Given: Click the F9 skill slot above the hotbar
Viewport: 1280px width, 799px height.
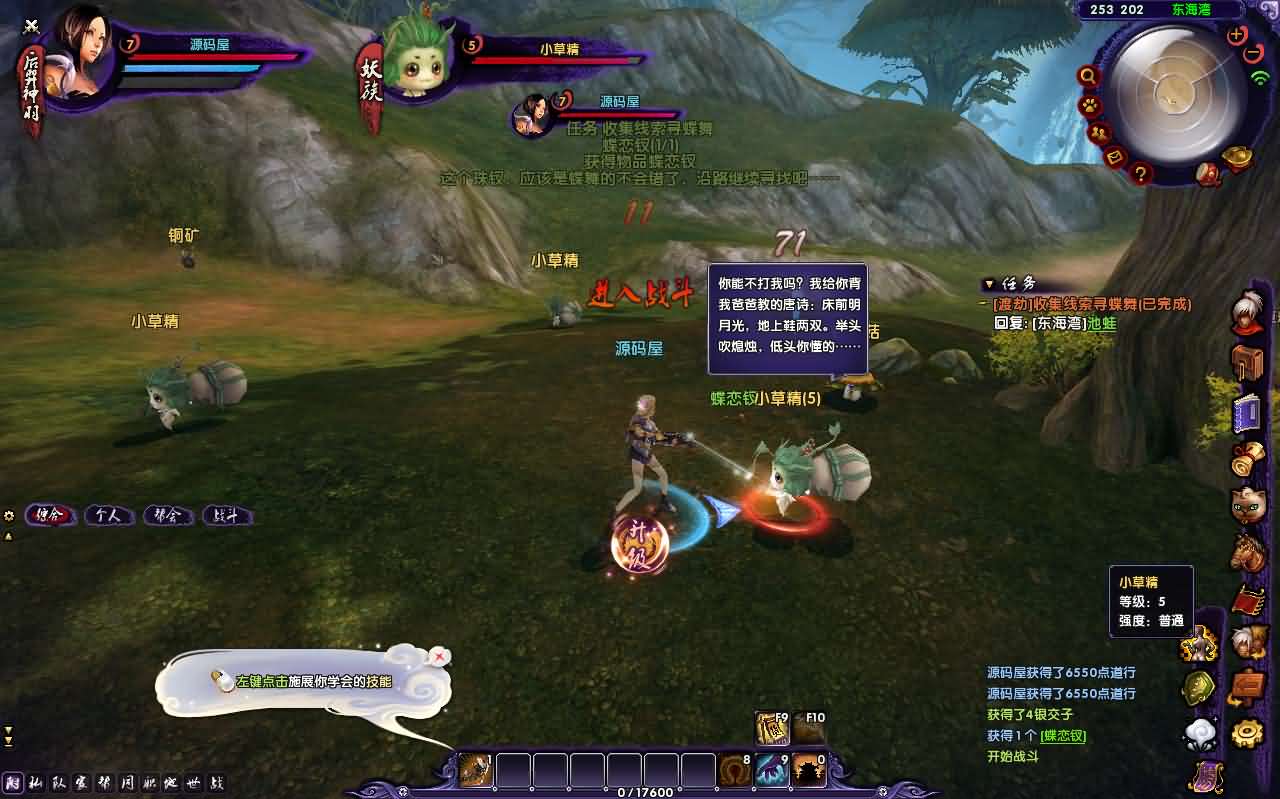Looking at the screenshot, I should 771,728.
